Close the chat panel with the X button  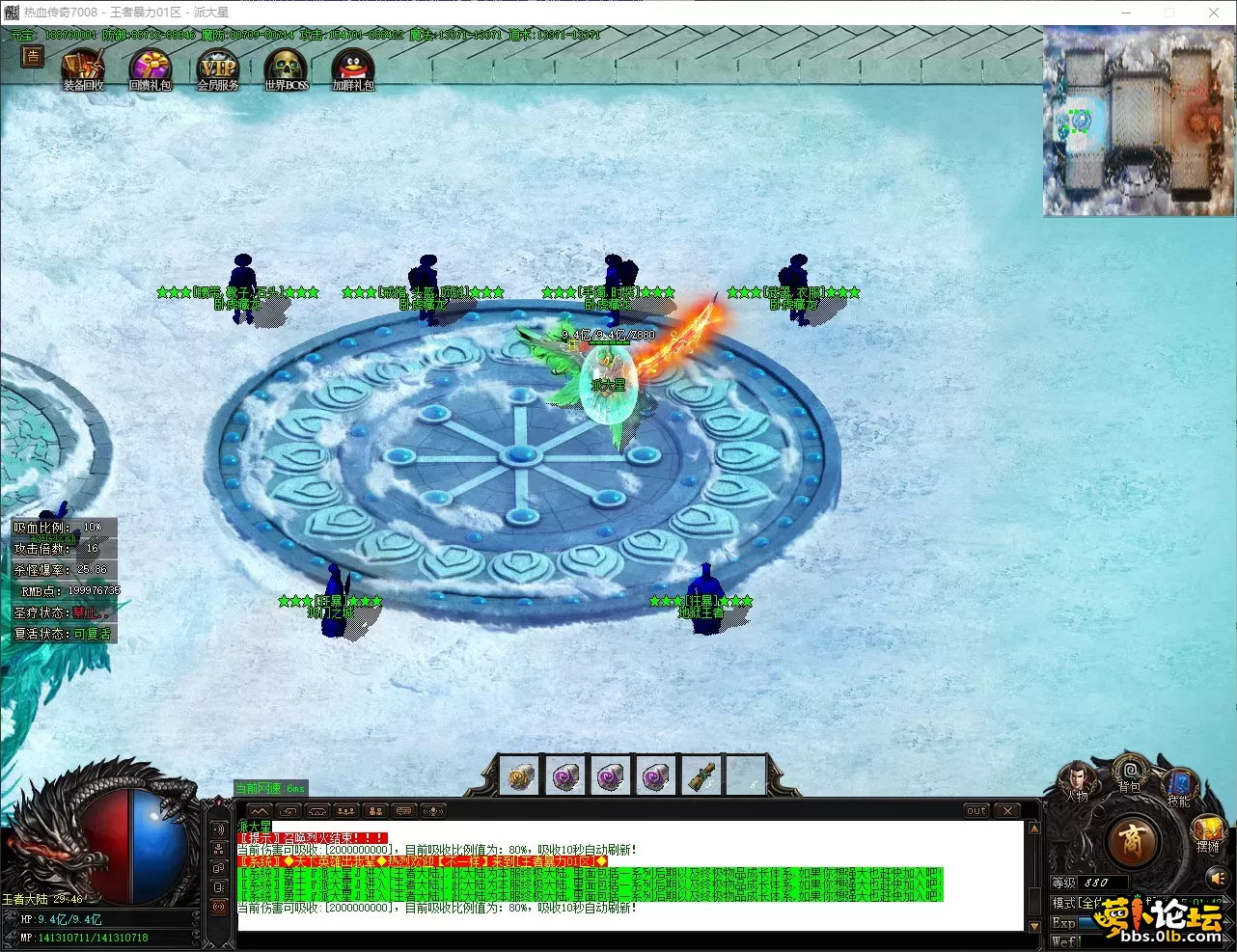(x=1007, y=811)
